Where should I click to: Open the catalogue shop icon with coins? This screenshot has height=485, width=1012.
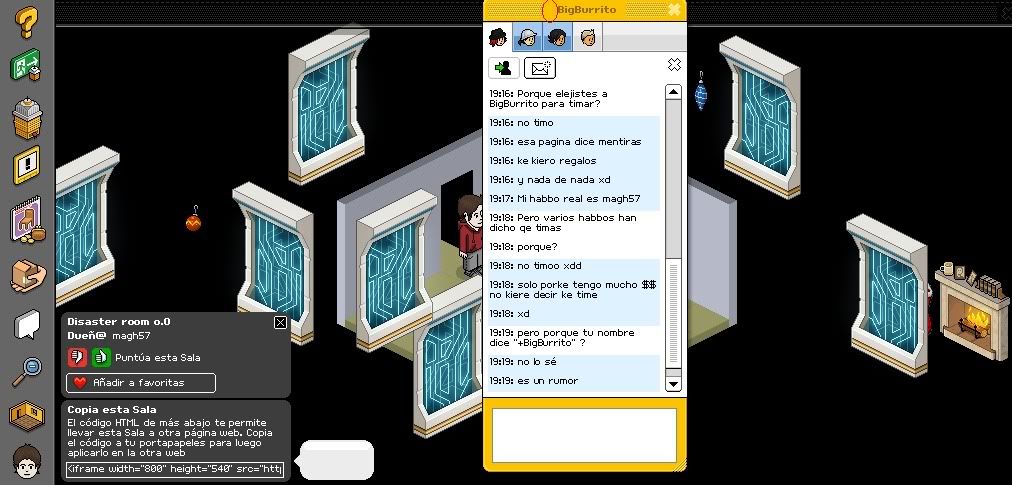tap(27, 221)
